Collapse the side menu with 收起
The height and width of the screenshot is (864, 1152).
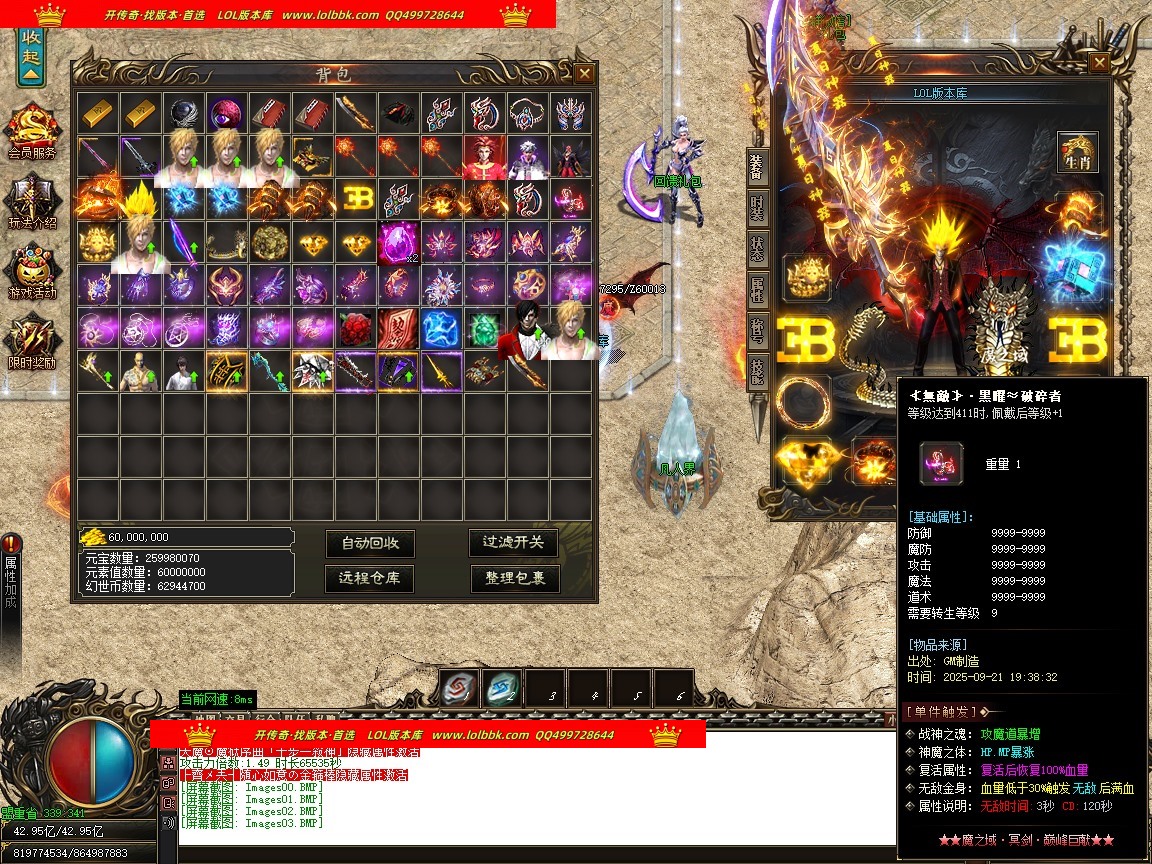[x=31, y=60]
